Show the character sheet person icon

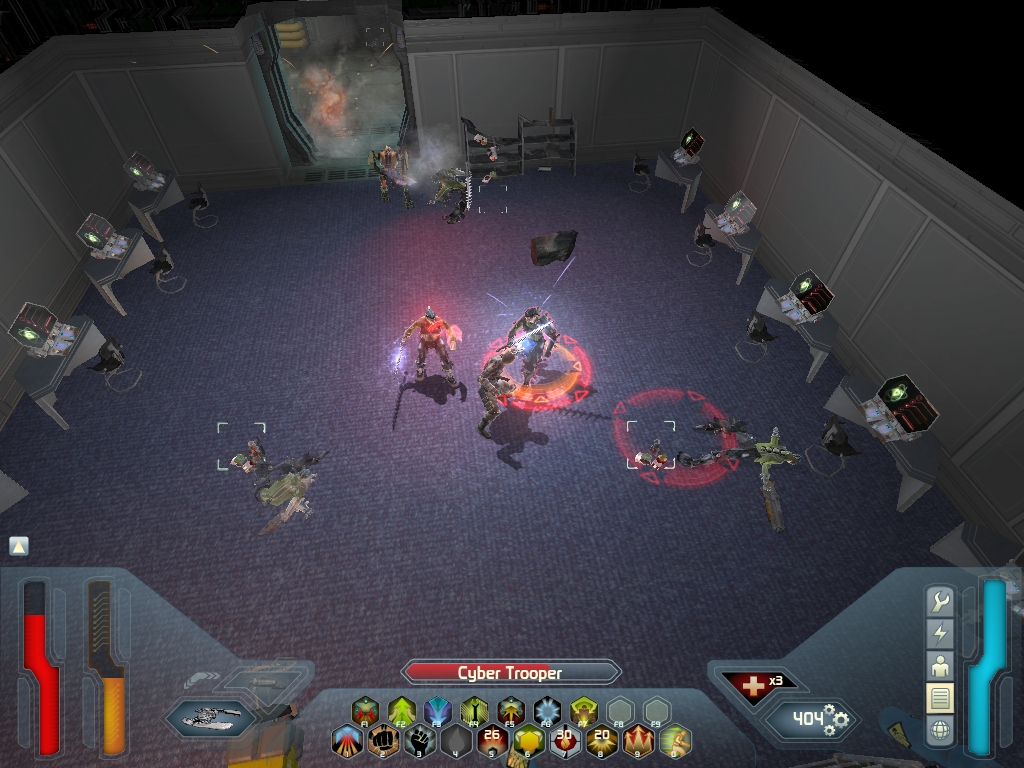tap(940, 665)
